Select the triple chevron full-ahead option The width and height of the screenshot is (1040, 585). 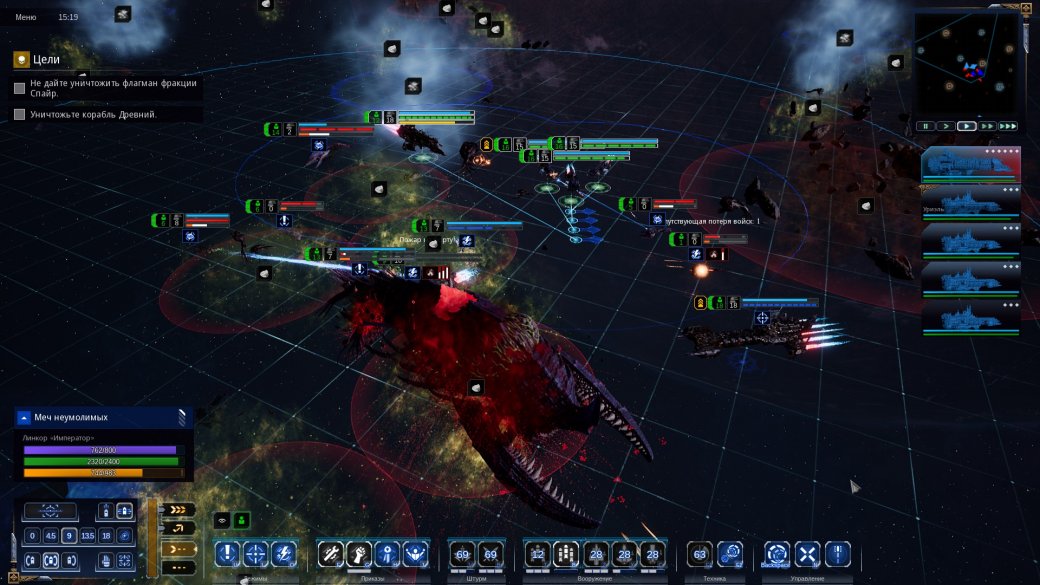[178, 510]
